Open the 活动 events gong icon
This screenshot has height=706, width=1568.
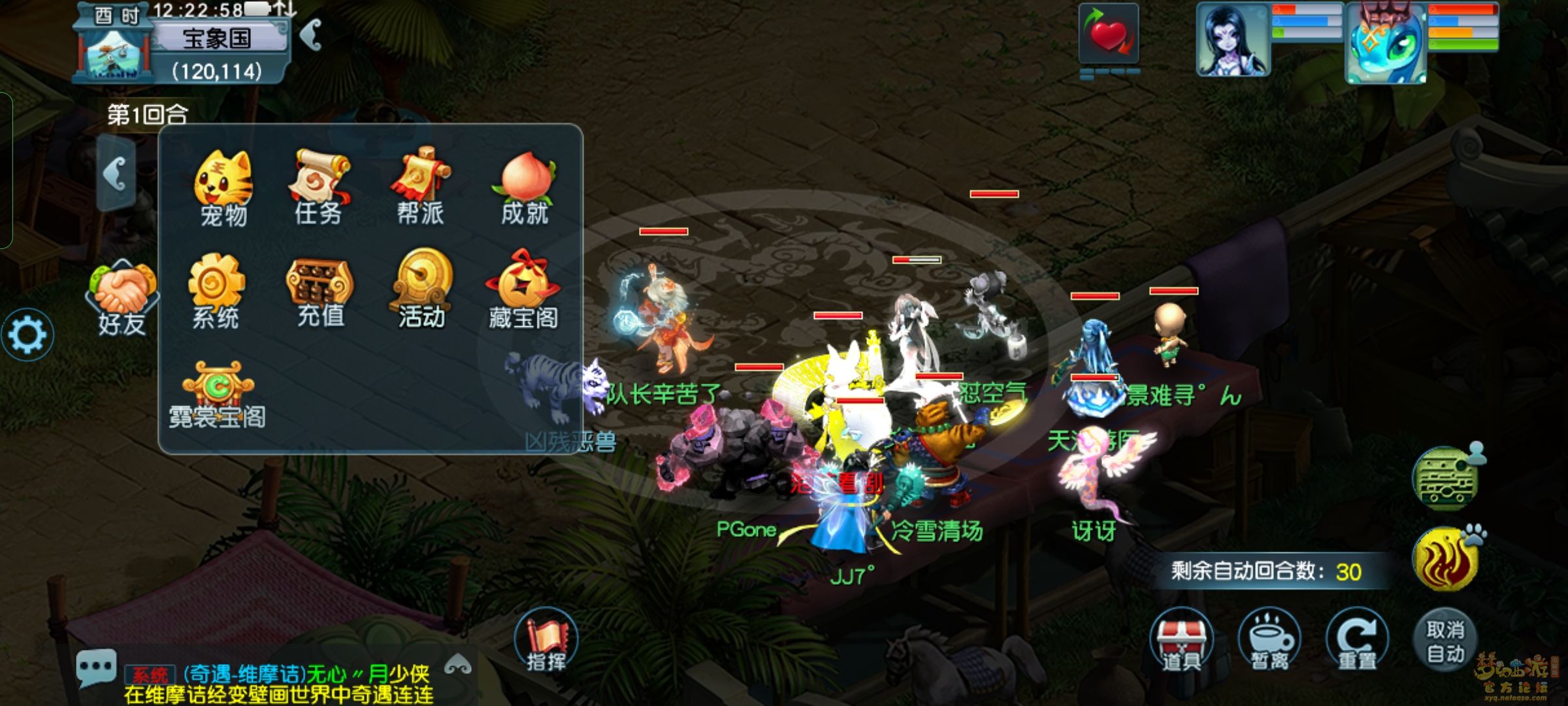tap(422, 289)
